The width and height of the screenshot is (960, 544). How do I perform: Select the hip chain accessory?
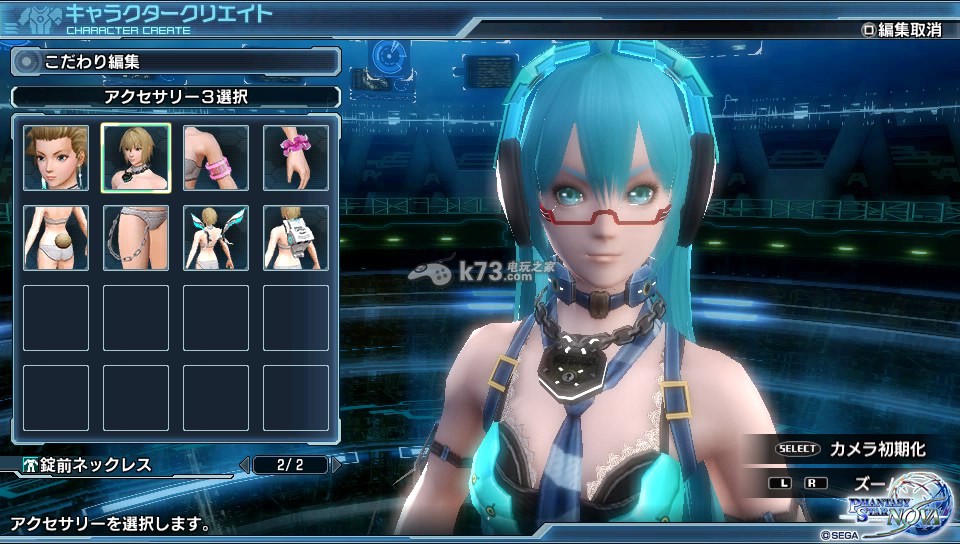click(x=136, y=238)
